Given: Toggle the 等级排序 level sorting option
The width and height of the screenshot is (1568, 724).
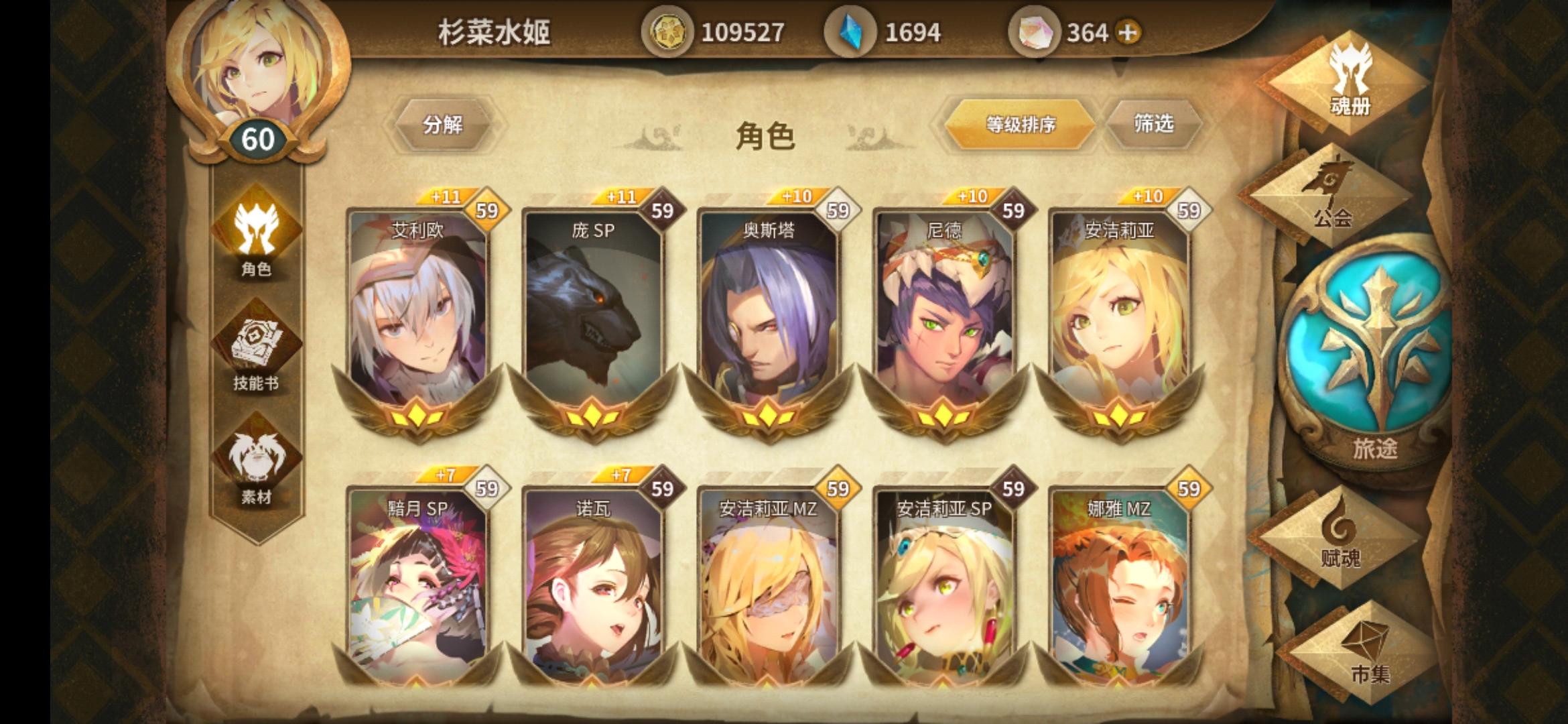Looking at the screenshot, I should pyautogui.click(x=1021, y=124).
